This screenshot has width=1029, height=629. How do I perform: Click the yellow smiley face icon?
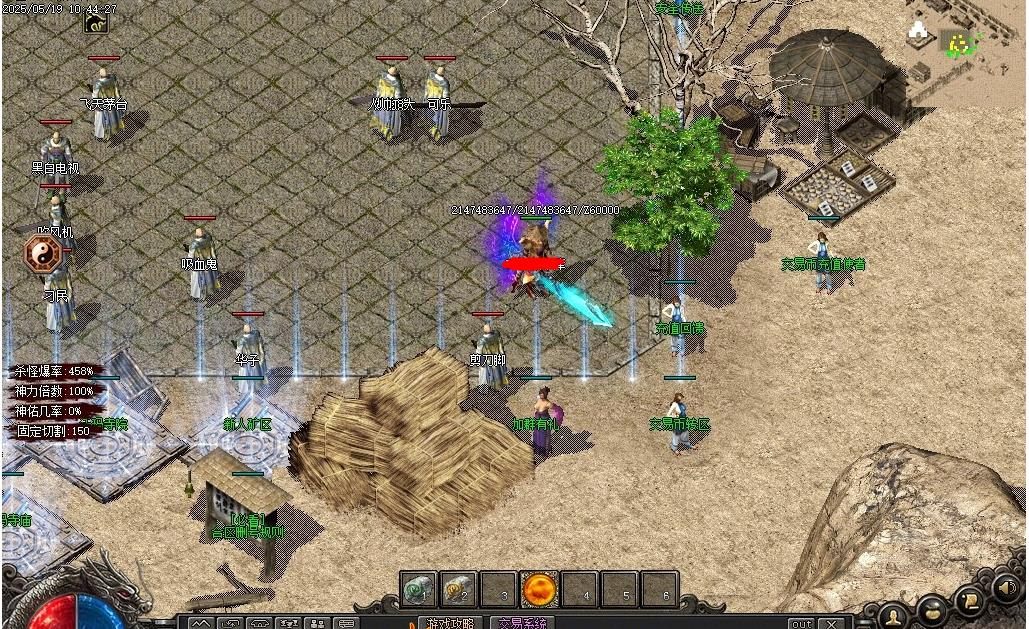pyautogui.click(x=960, y=43)
